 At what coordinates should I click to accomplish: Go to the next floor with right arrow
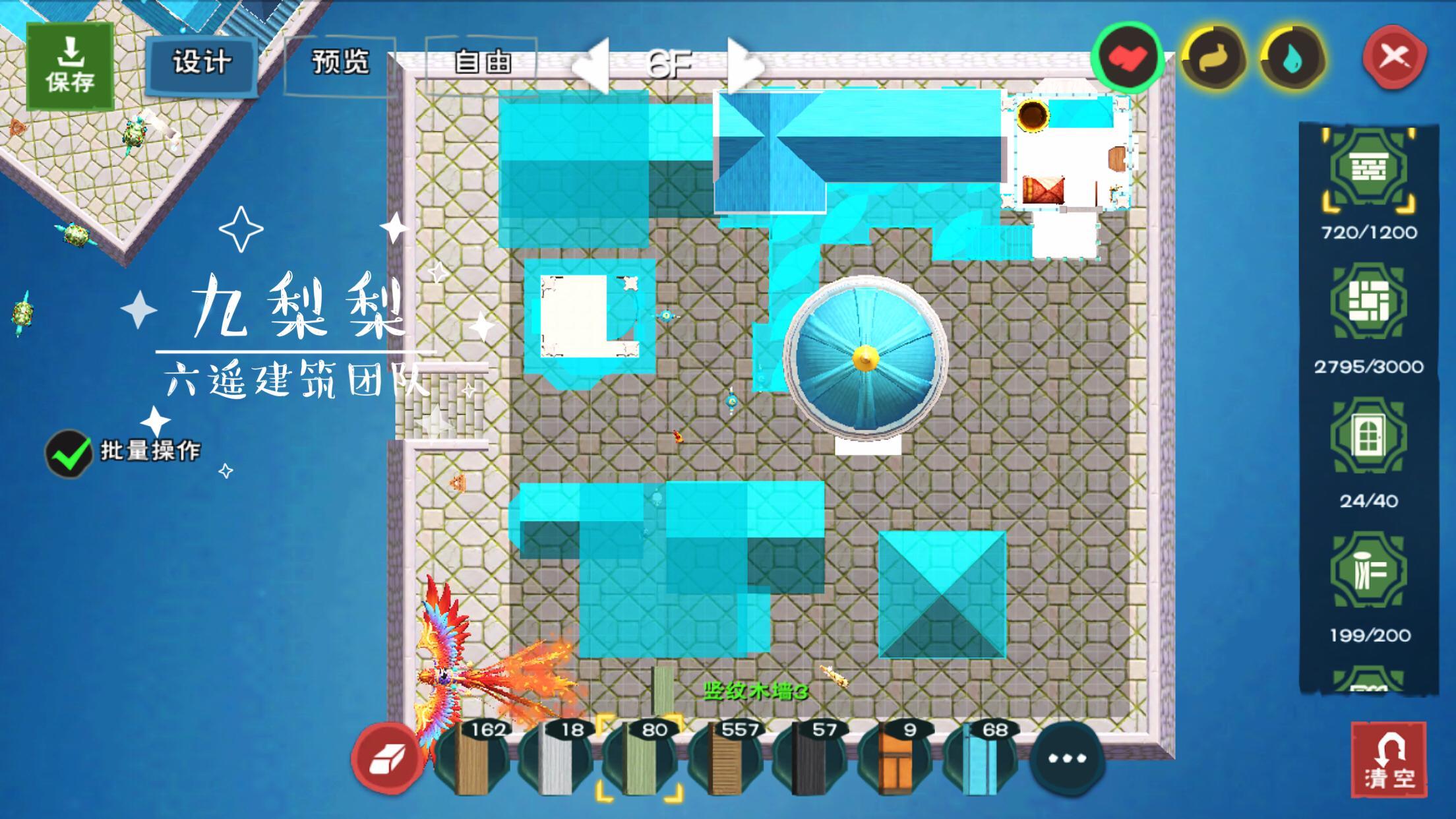coord(745,65)
